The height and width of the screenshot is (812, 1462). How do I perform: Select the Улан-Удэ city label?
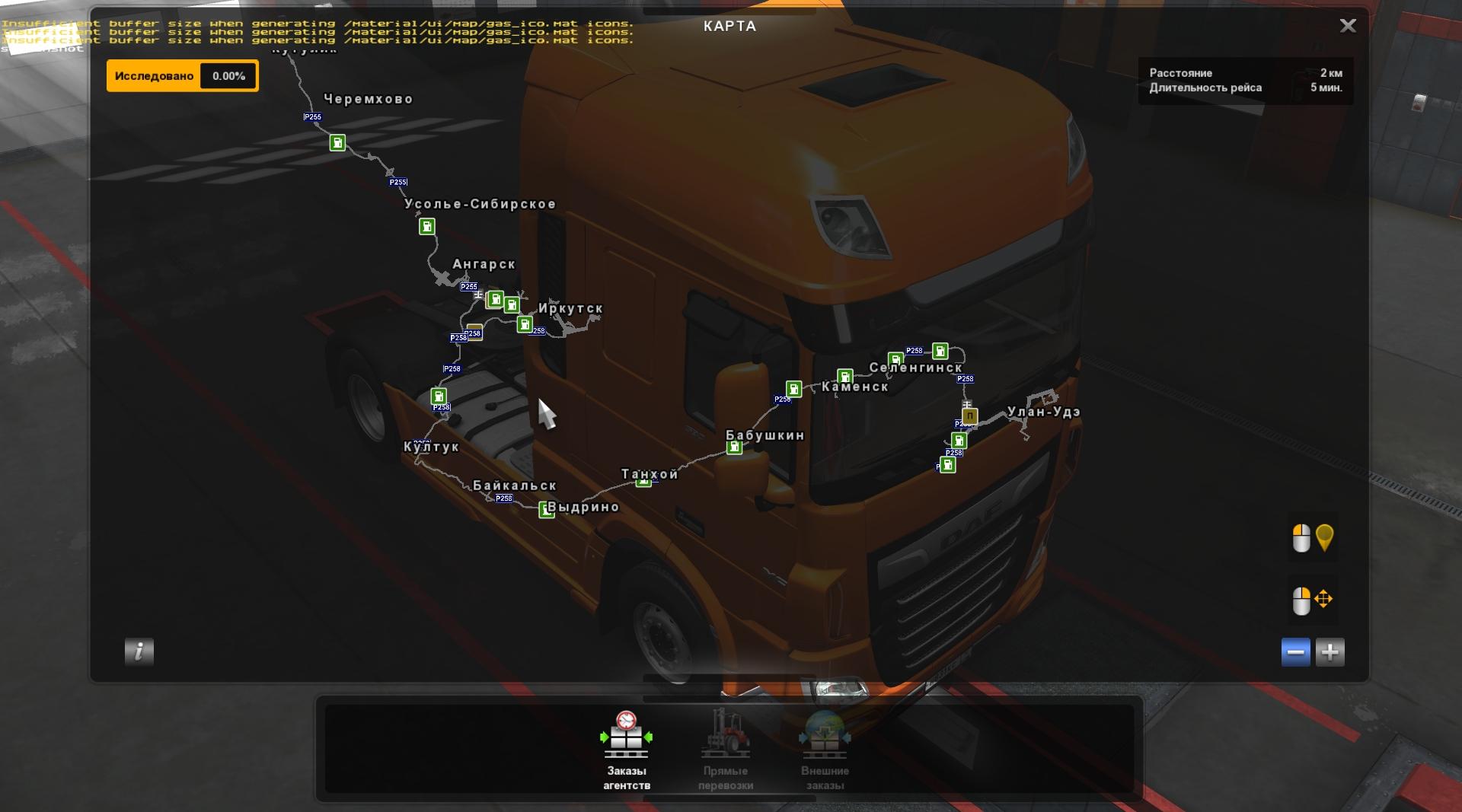[x=1043, y=412]
